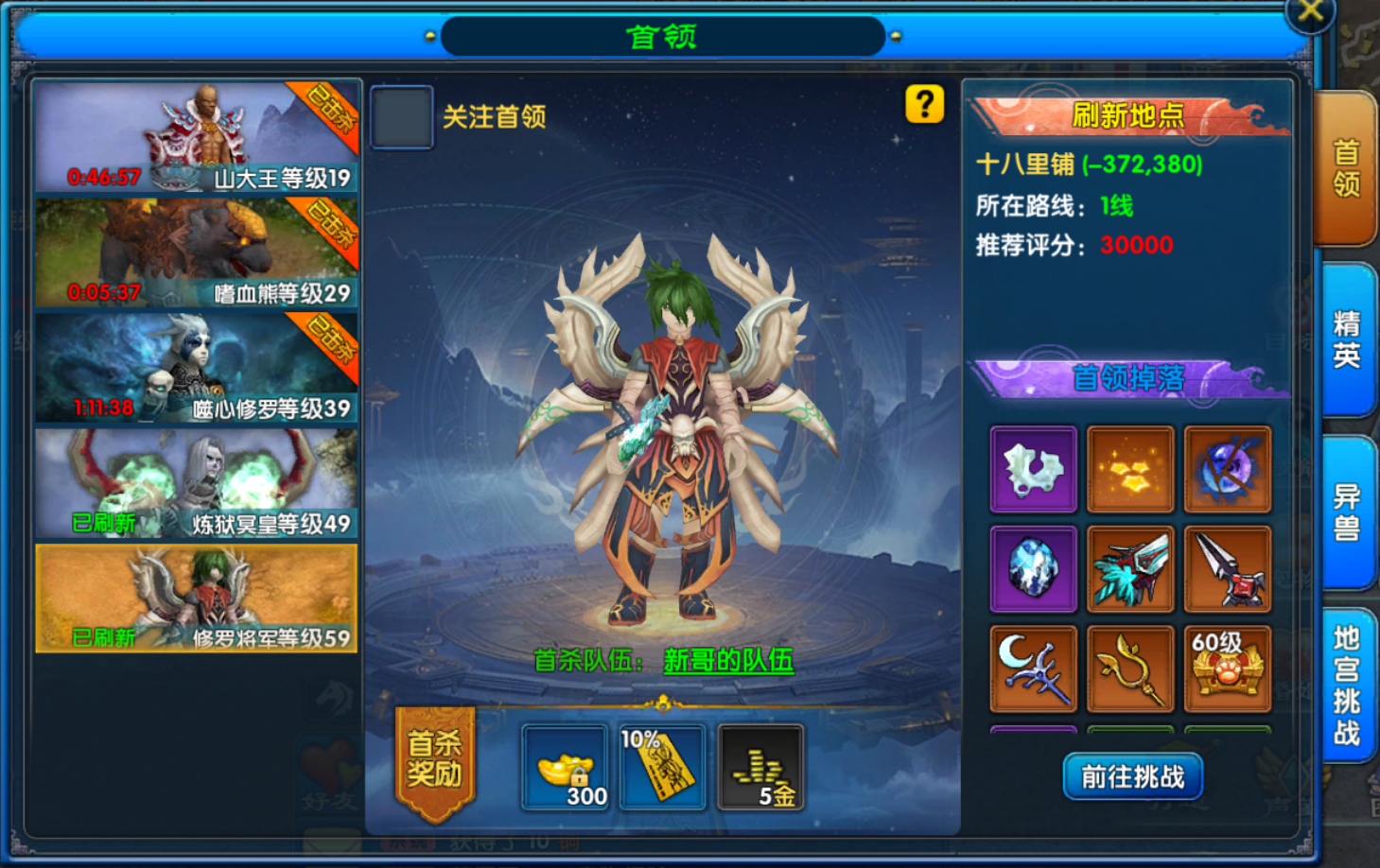Switch to the 精英 elite tab
This screenshot has width=1380, height=868.
(x=1346, y=339)
